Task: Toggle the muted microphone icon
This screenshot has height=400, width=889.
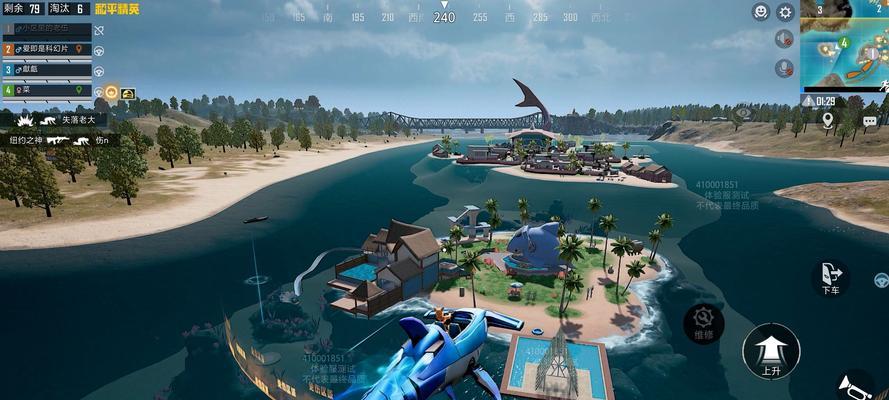Action: point(785,68)
